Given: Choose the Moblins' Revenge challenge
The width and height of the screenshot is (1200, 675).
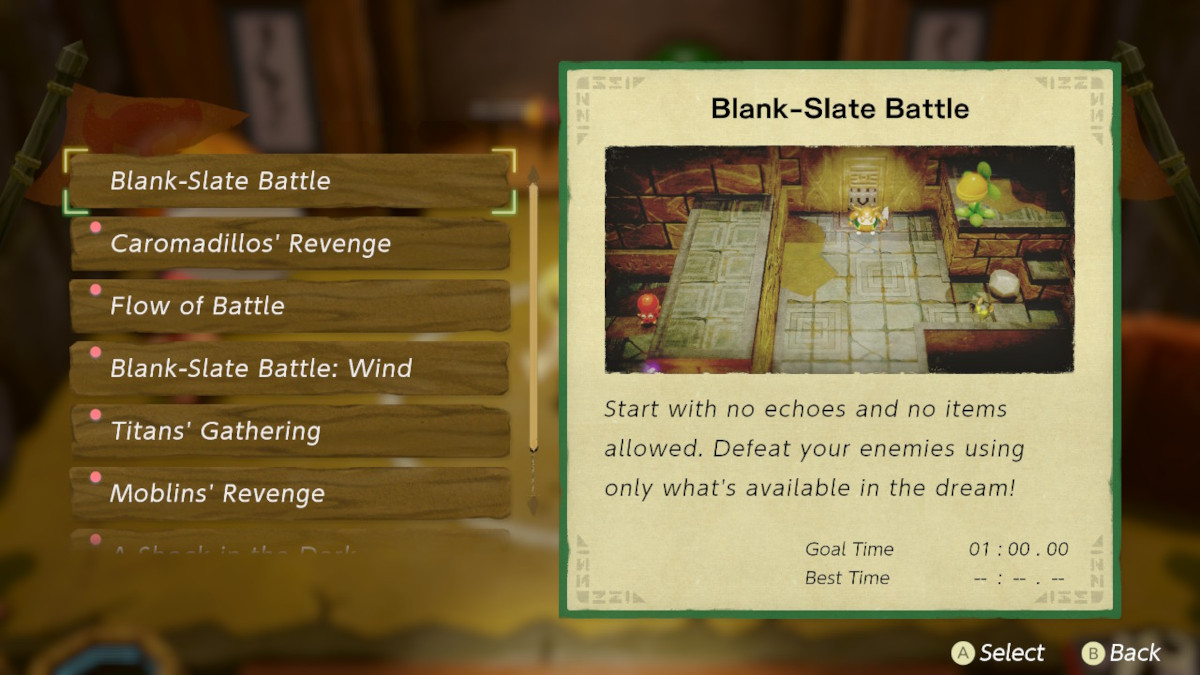Looking at the screenshot, I should pyautogui.click(x=289, y=493).
